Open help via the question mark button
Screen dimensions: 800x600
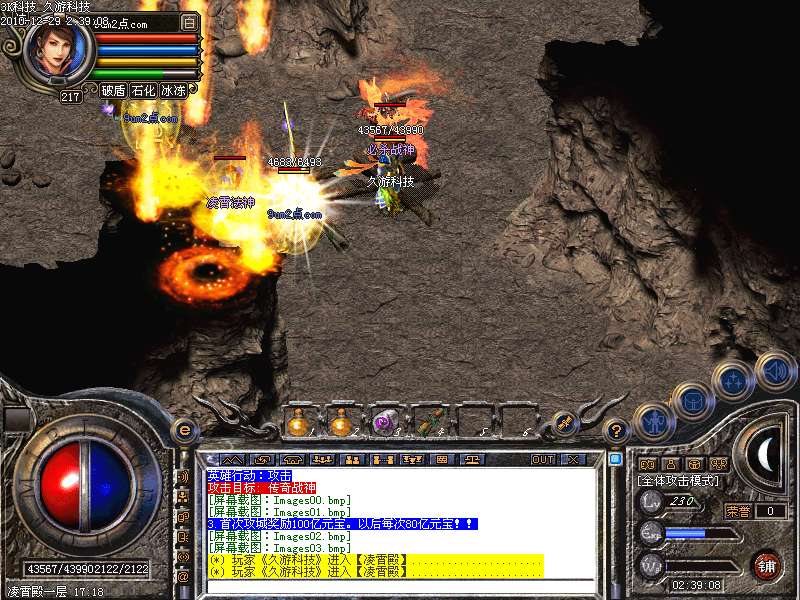coord(618,430)
